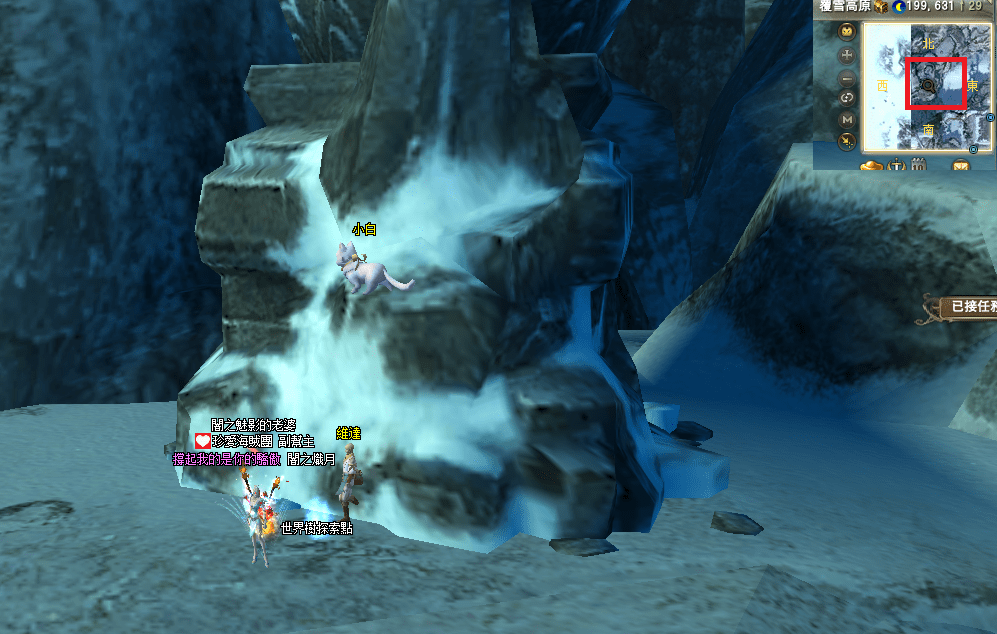Click the minimap's rotate arrows button

(847, 98)
